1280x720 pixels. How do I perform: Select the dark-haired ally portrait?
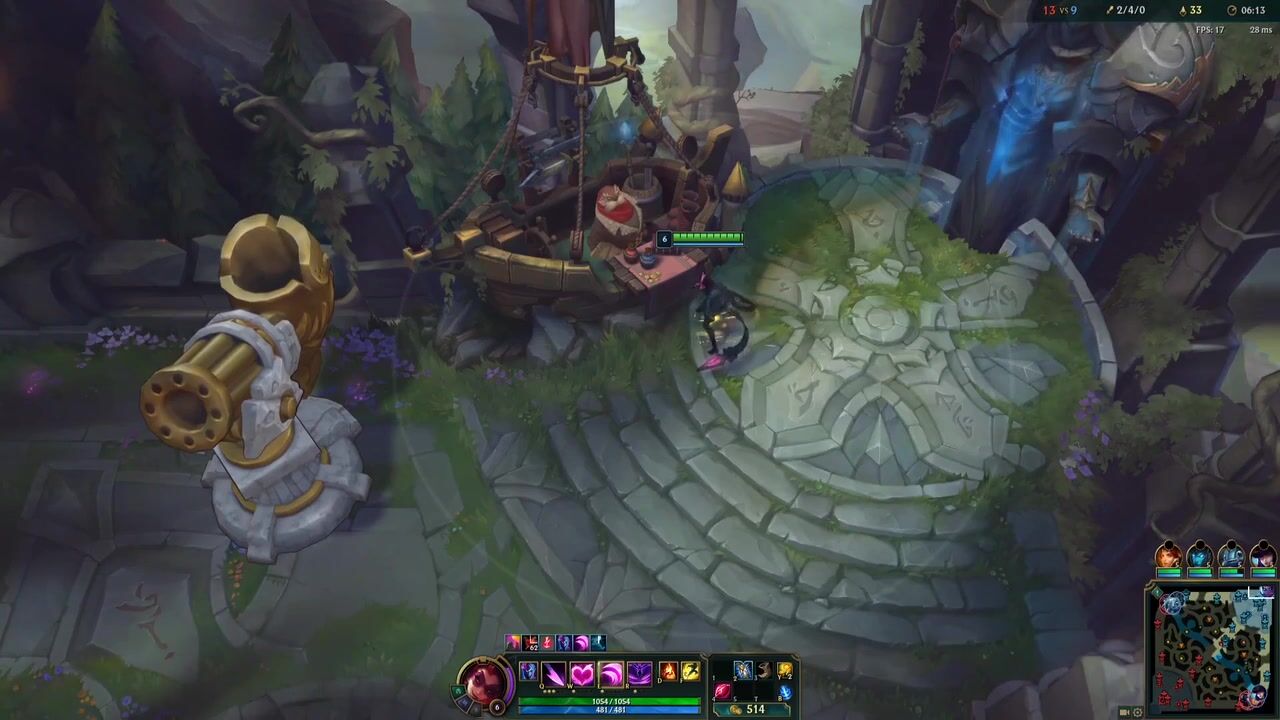[1263, 555]
